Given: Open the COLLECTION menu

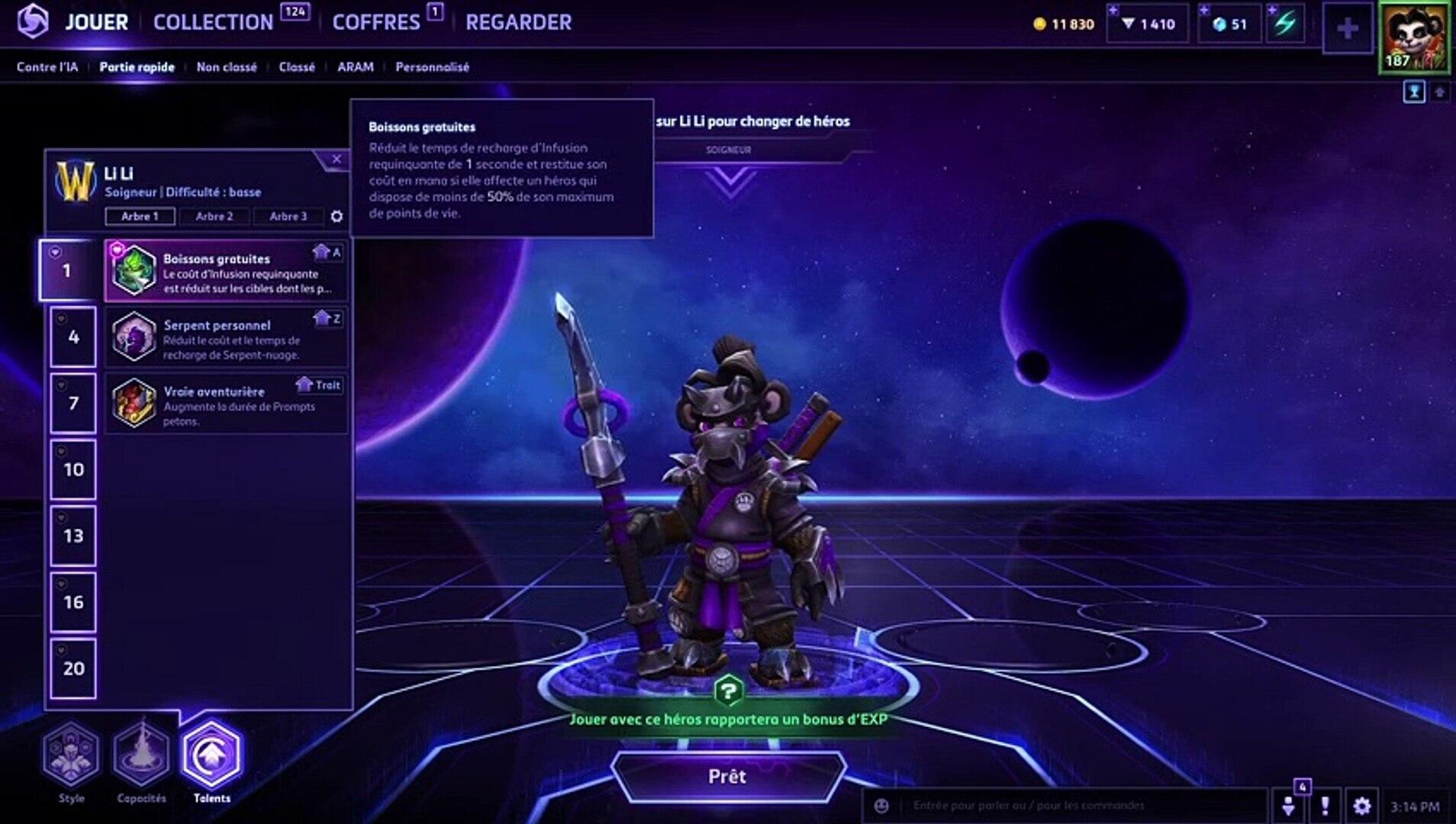Looking at the screenshot, I should click(213, 22).
